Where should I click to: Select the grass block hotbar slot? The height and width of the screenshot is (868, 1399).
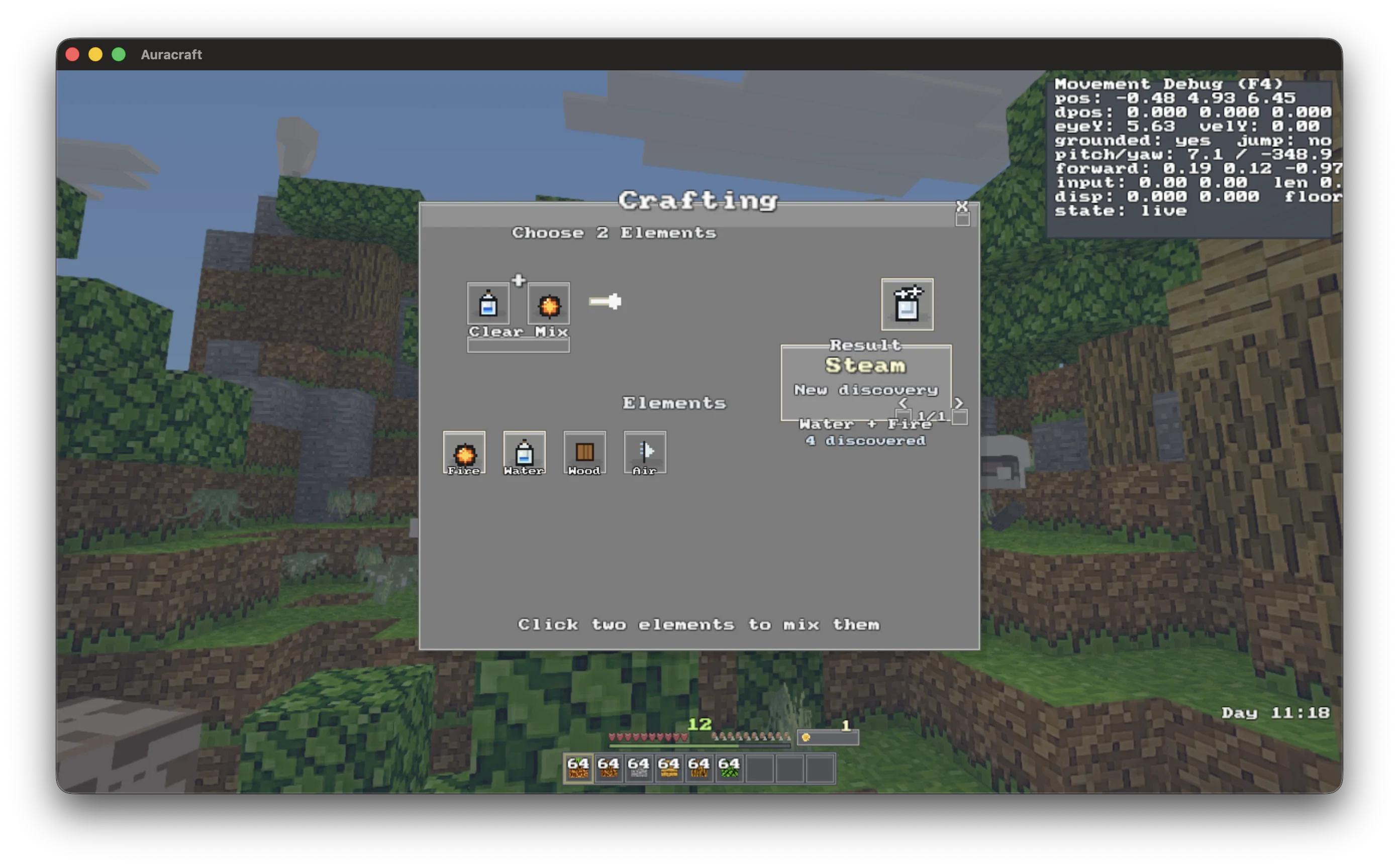coord(578,769)
